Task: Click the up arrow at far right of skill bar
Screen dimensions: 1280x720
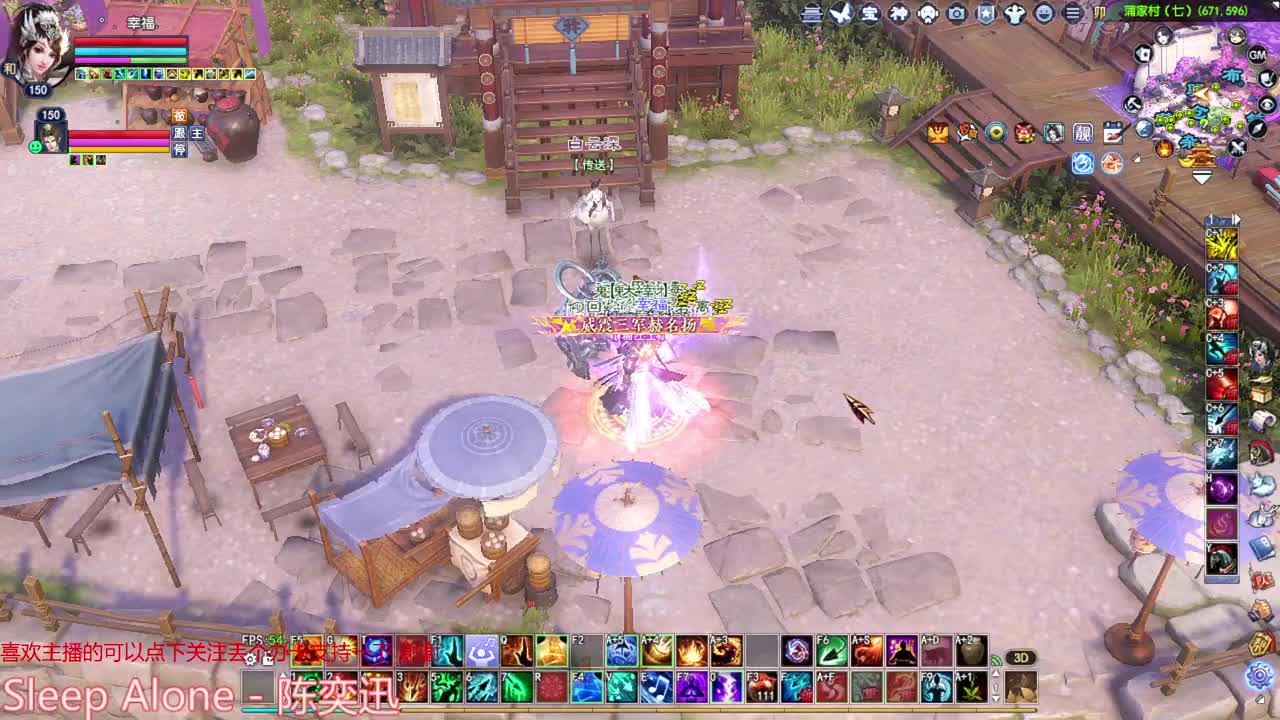Action: tap(996, 673)
